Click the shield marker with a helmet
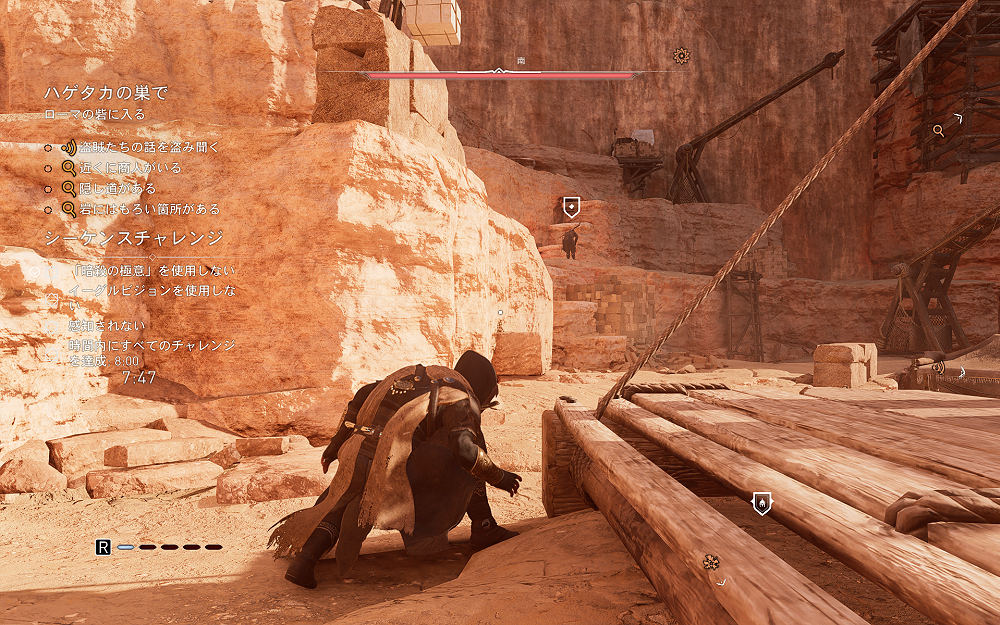The width and height of the screenshot is (1000, 625). coord(761,501)
